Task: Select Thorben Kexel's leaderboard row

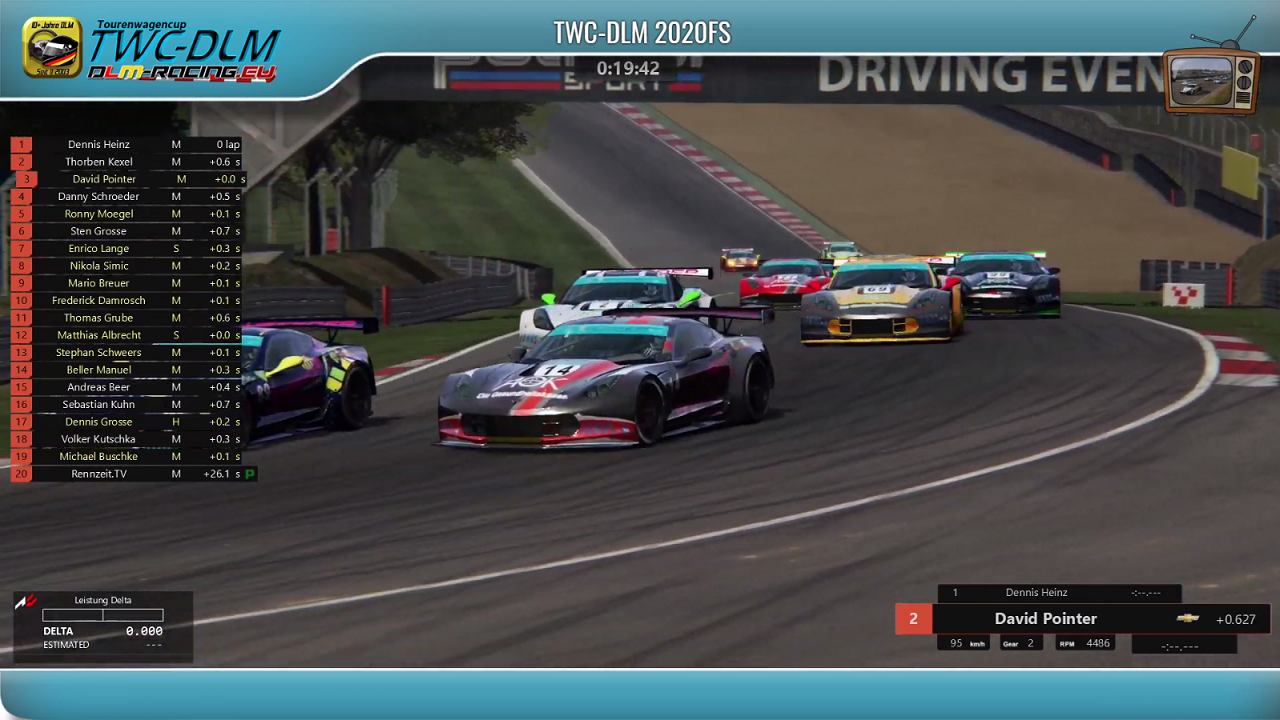Action: (x=99, y=162)
